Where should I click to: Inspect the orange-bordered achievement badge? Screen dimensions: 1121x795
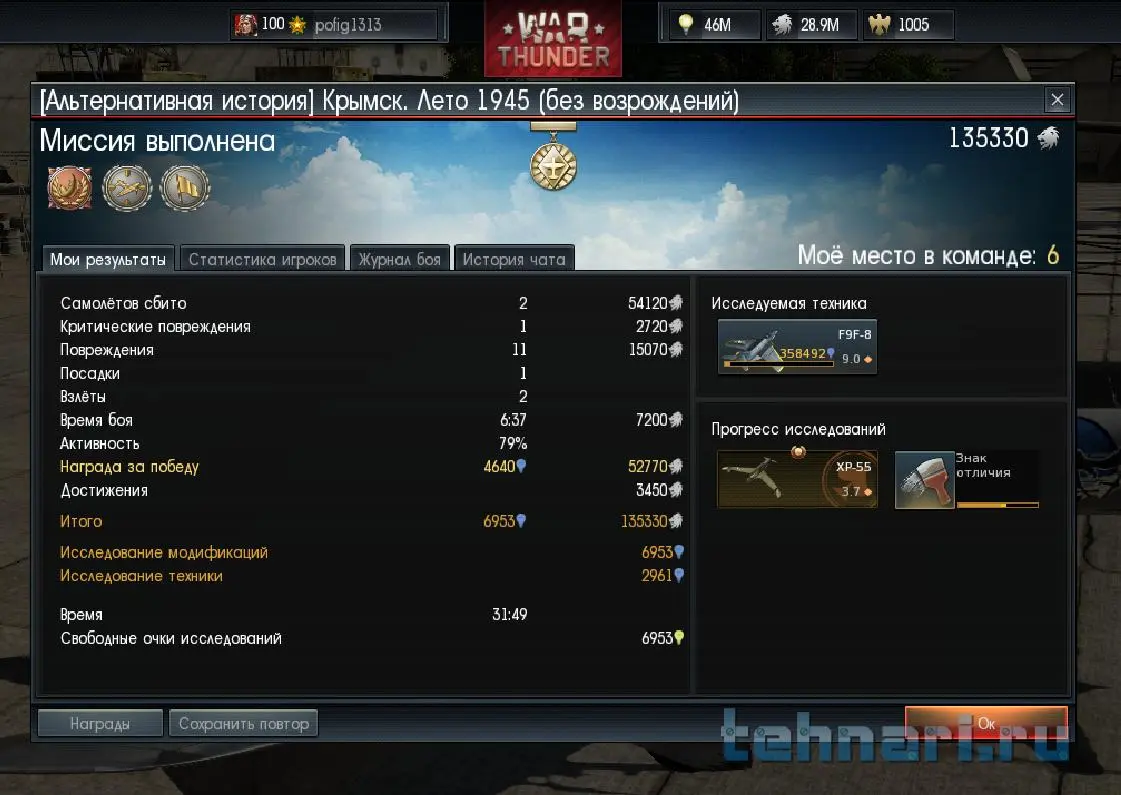[69, 186]
